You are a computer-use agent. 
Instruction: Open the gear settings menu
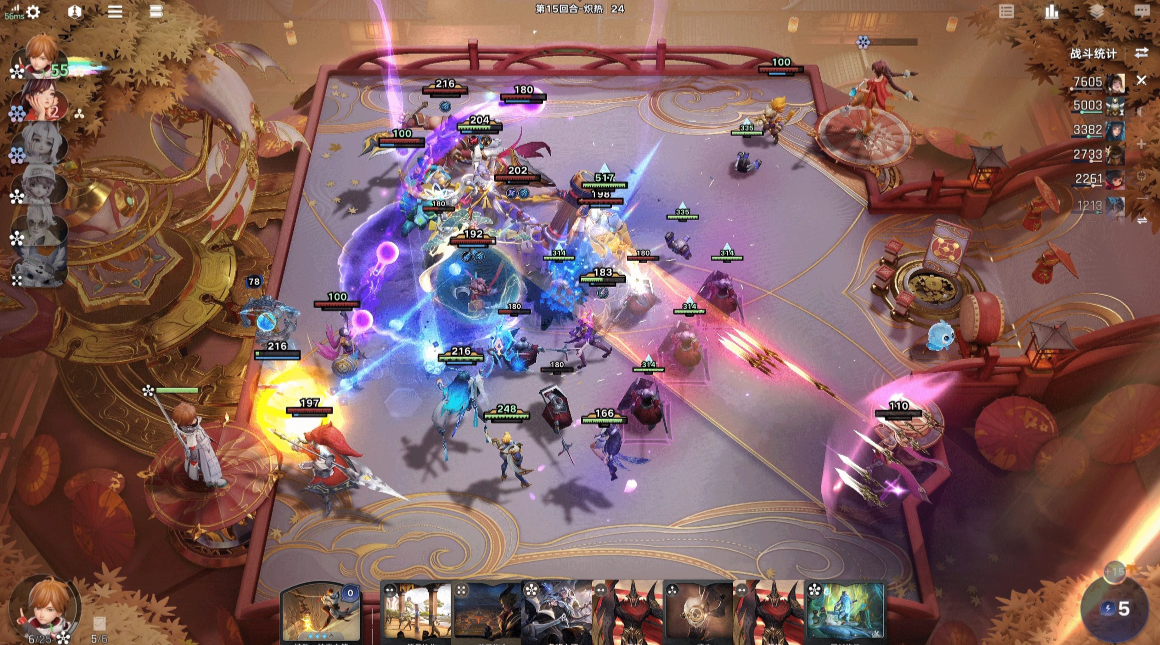click(33, 12)
